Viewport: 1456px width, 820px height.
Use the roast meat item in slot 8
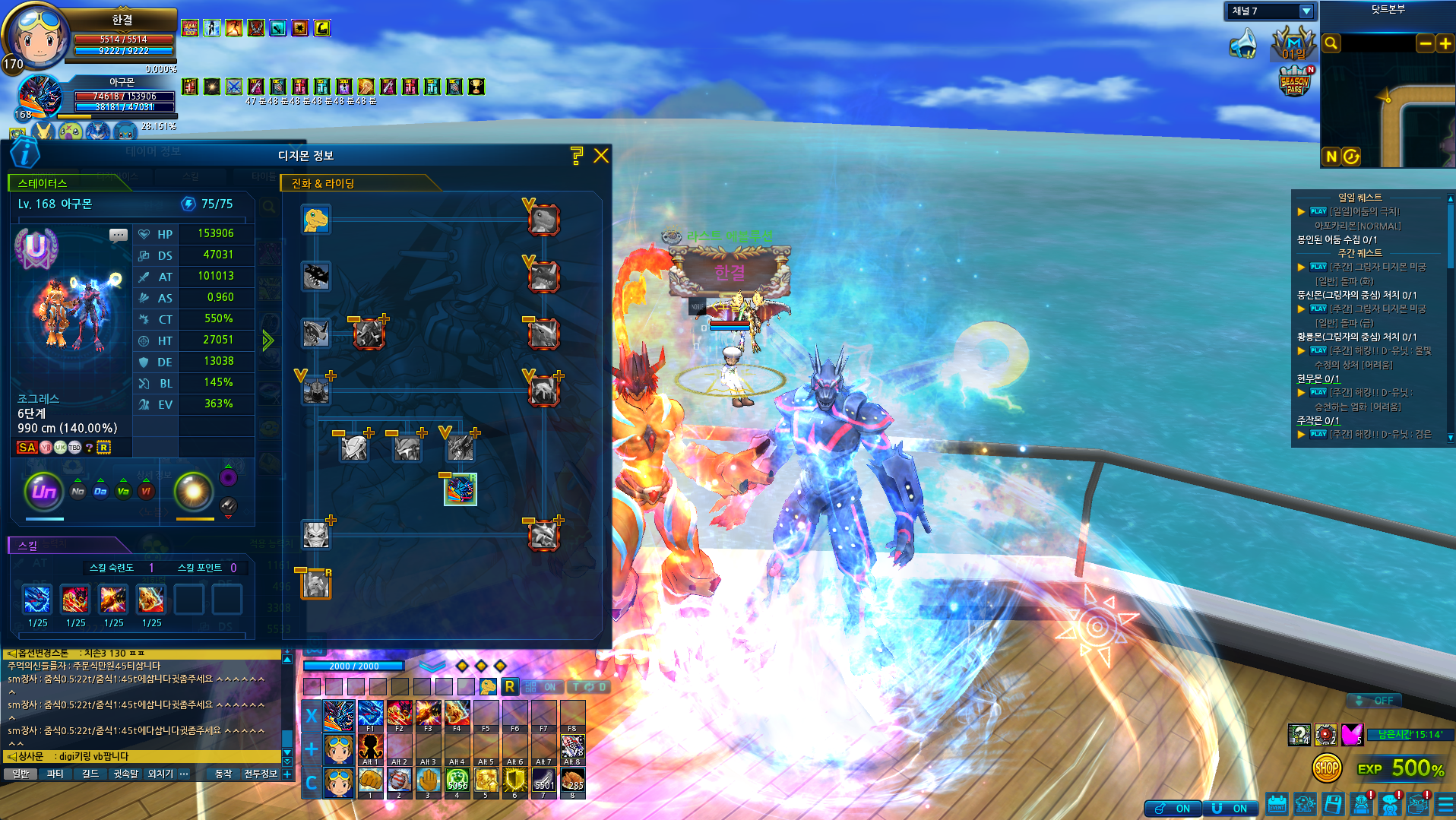click(x=572, y=780)
